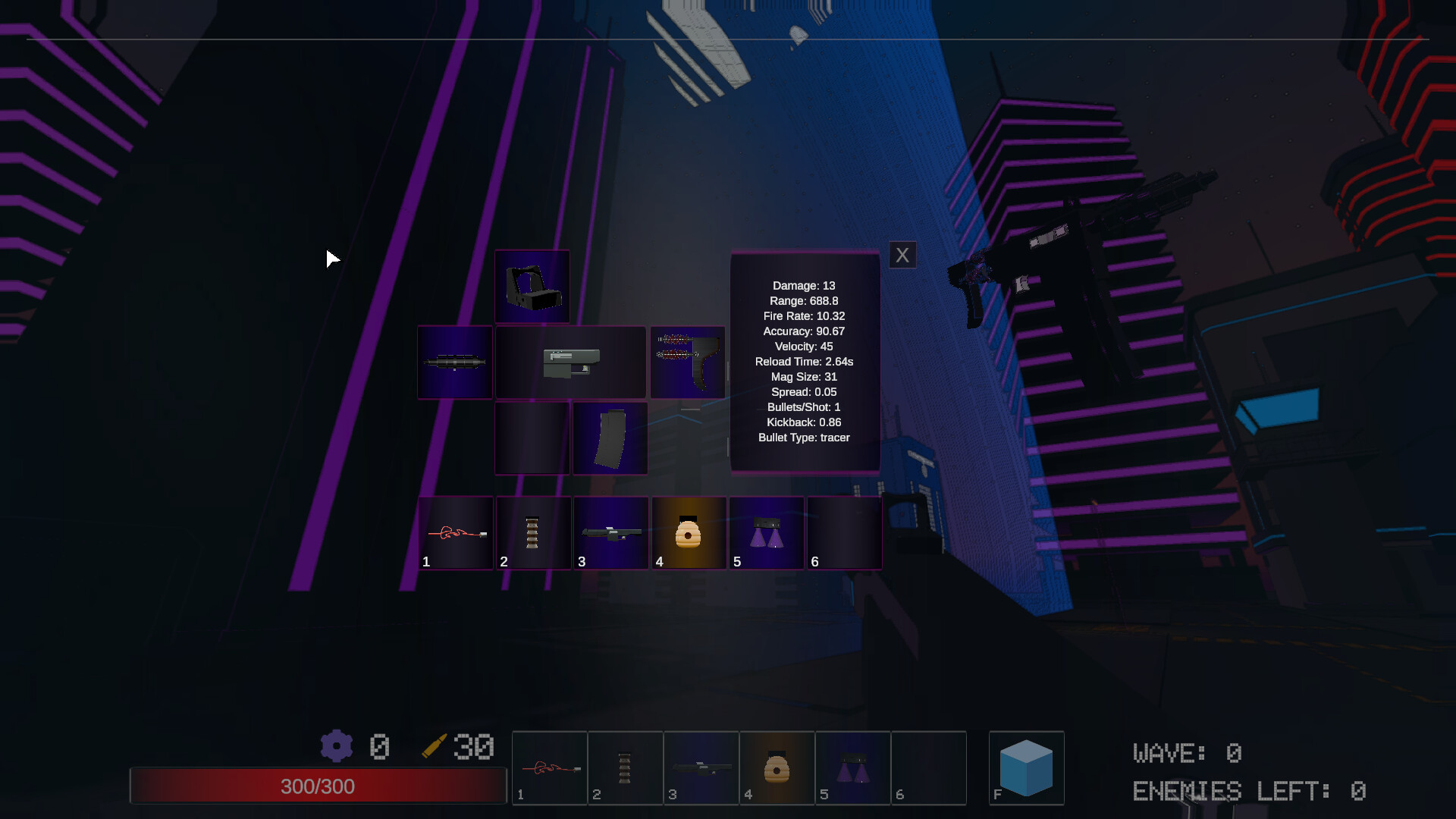Close the weapon stats panel with X

[902, 255]
